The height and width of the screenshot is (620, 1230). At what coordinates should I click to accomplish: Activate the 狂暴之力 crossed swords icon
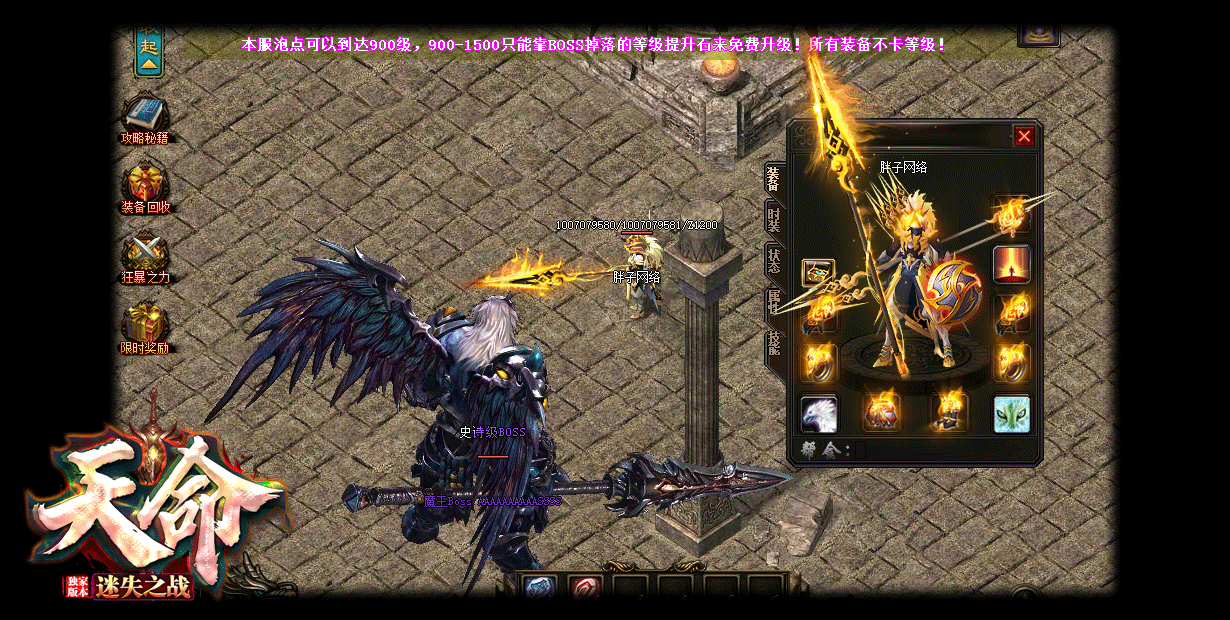[145, 252]
